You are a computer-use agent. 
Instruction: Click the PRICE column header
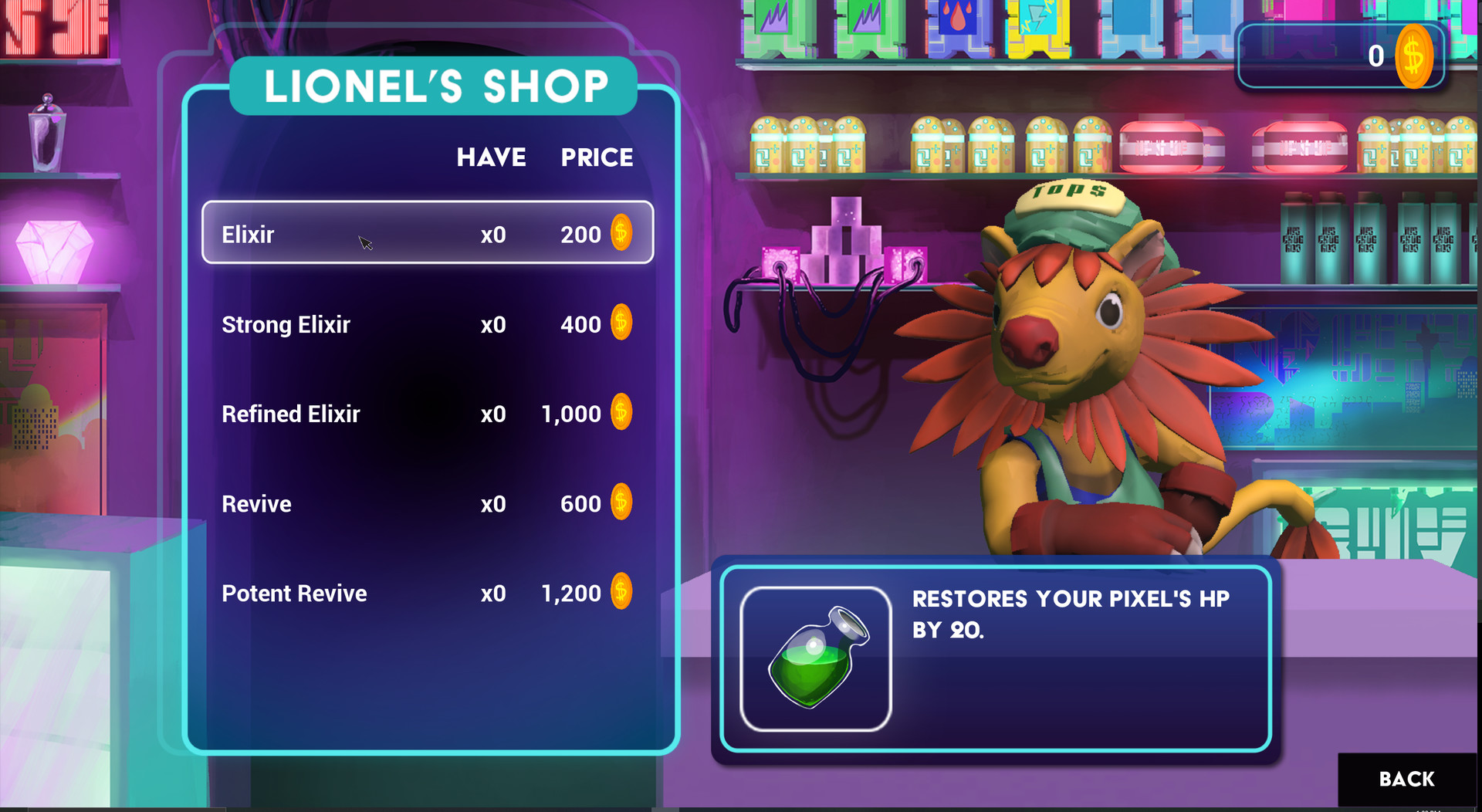coord(597,157)
